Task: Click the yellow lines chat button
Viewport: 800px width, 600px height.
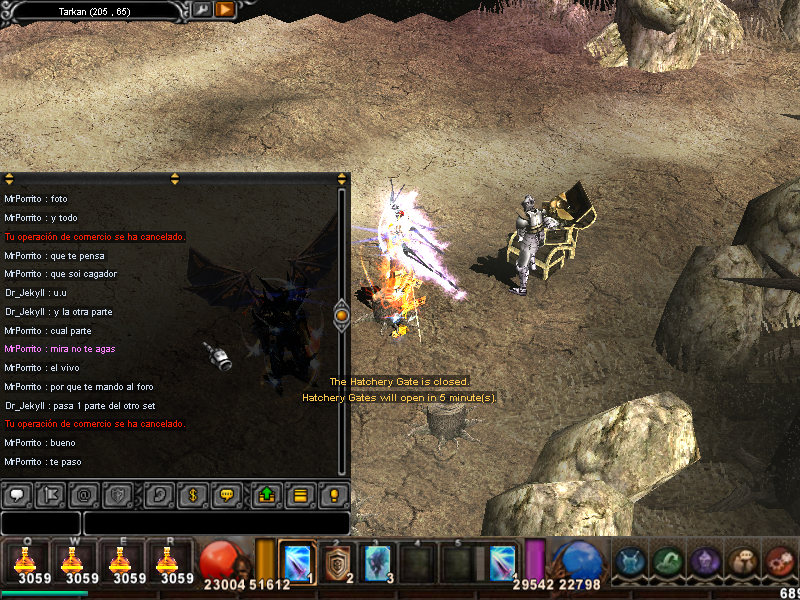Action: (x=299, y=494)
